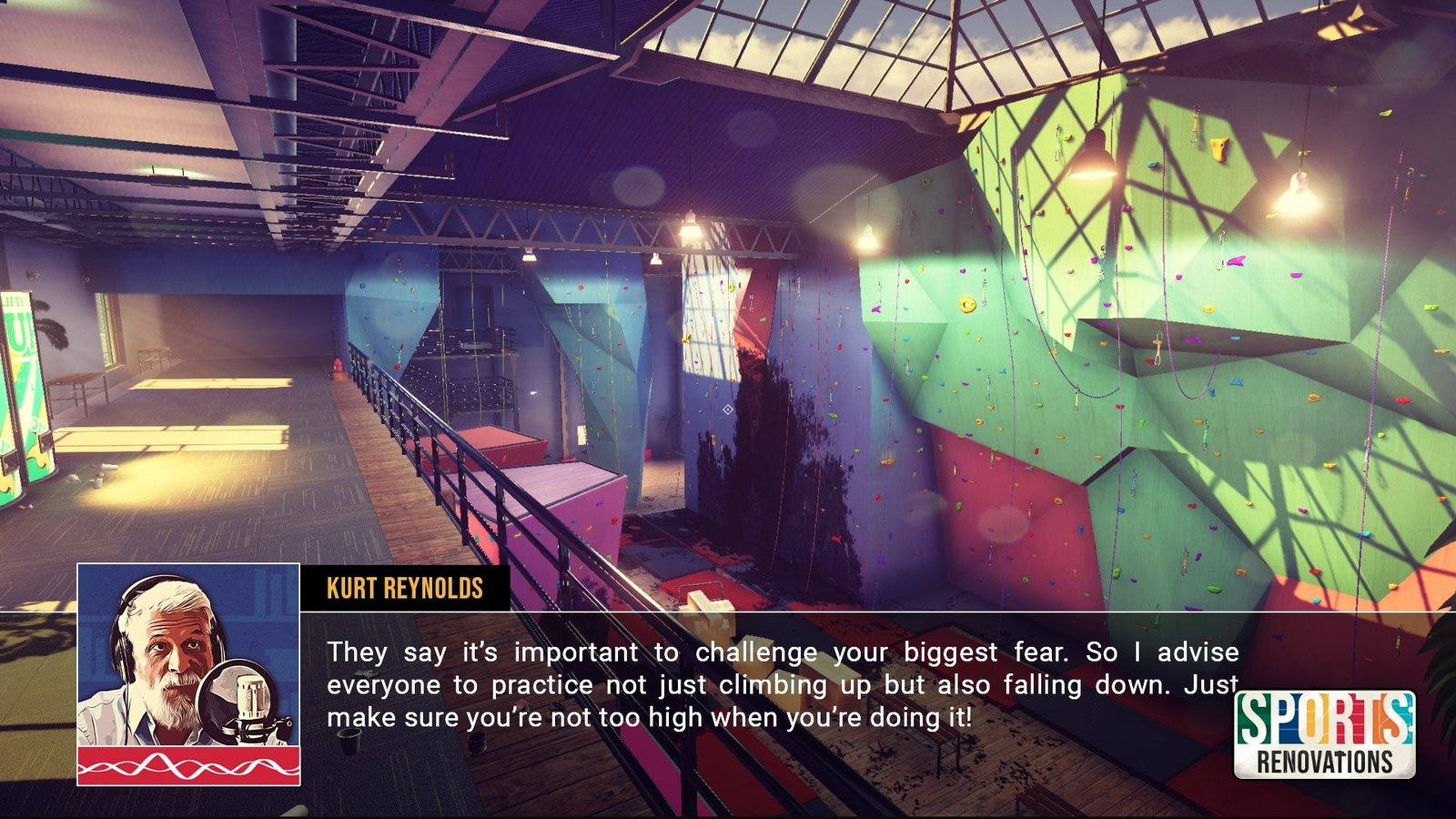Click the Sports Renovations logo

[1324, 734]
